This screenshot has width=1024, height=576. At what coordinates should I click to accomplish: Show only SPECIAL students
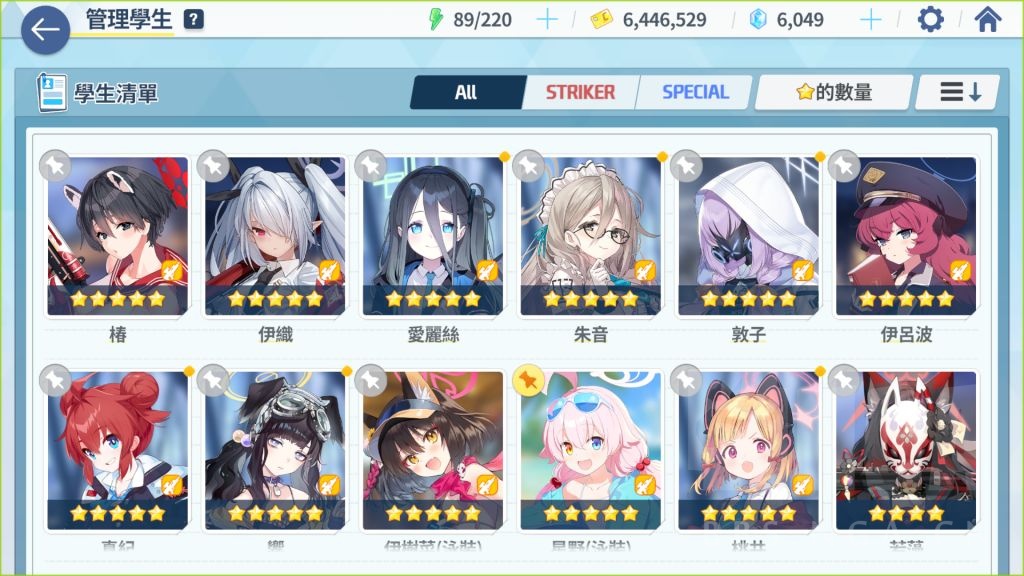pos(695,92)
